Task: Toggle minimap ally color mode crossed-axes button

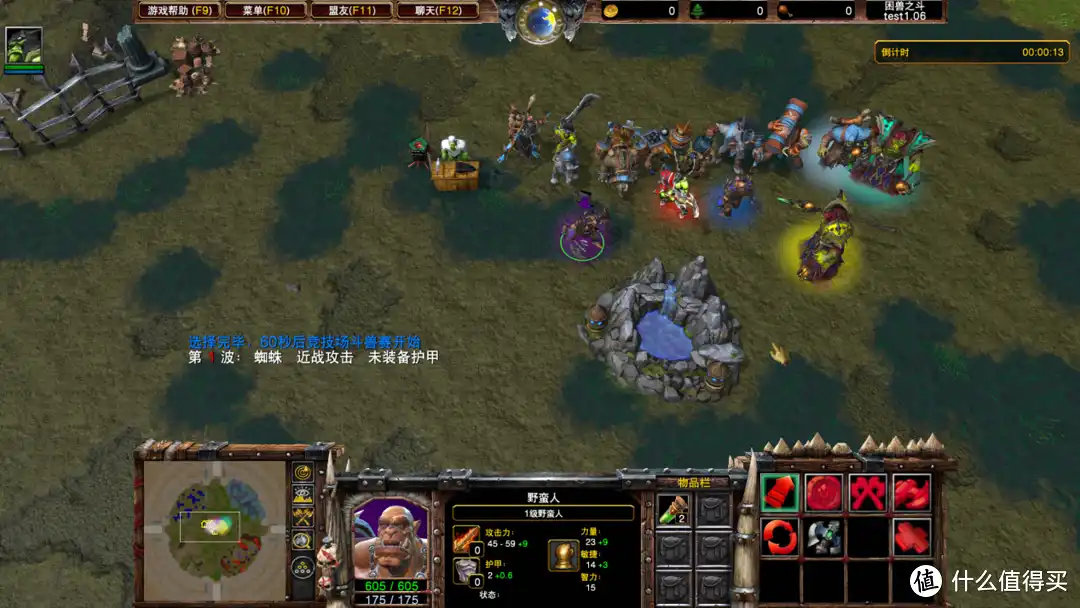Action: [302, 517]
